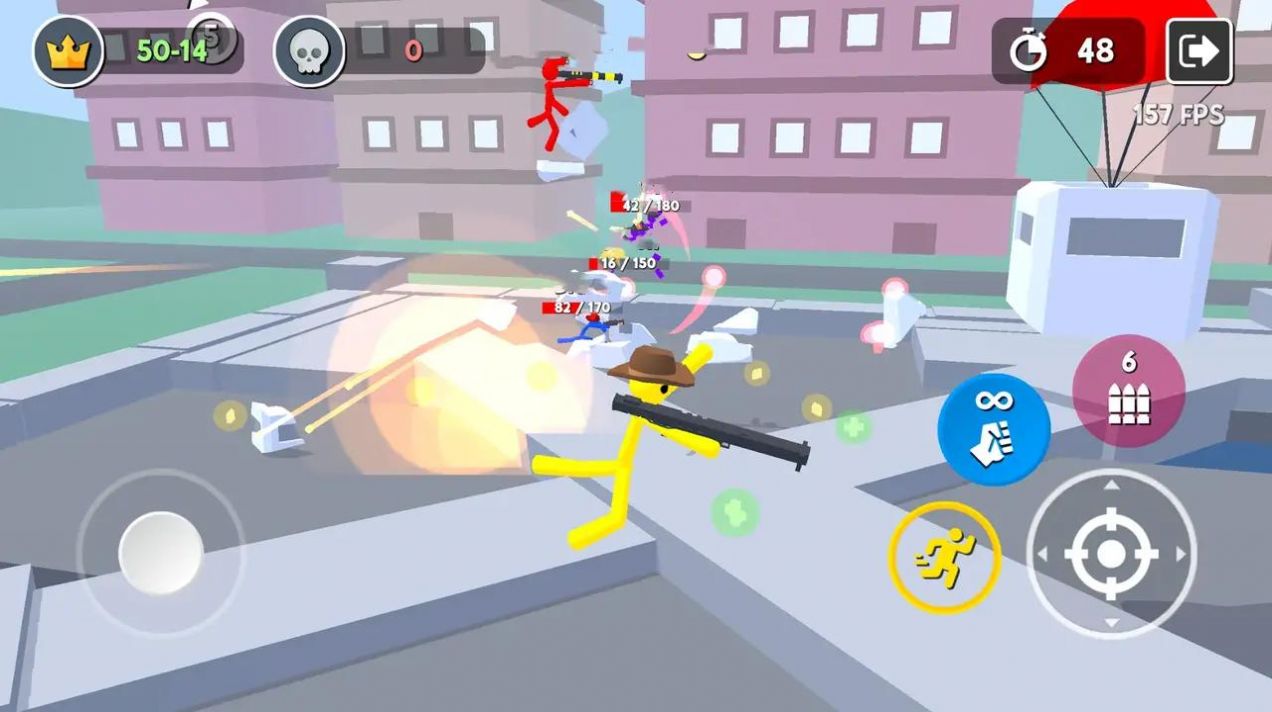
Task: Use the blue infinite punch melee button
Action: (993, 430)
